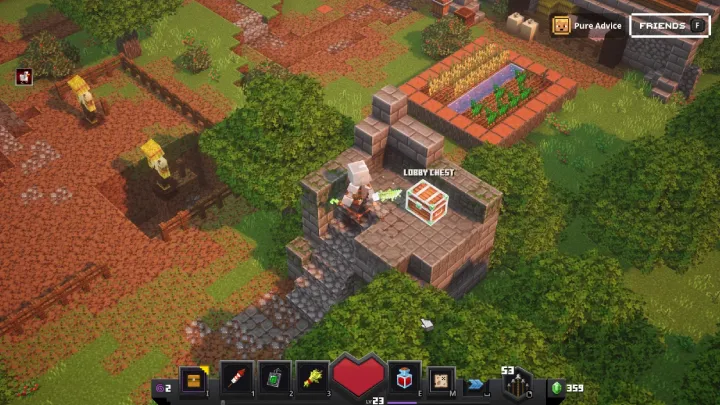Drink the health potion
This screenshot has width=720, height=405.
click(x=404, y=378)
